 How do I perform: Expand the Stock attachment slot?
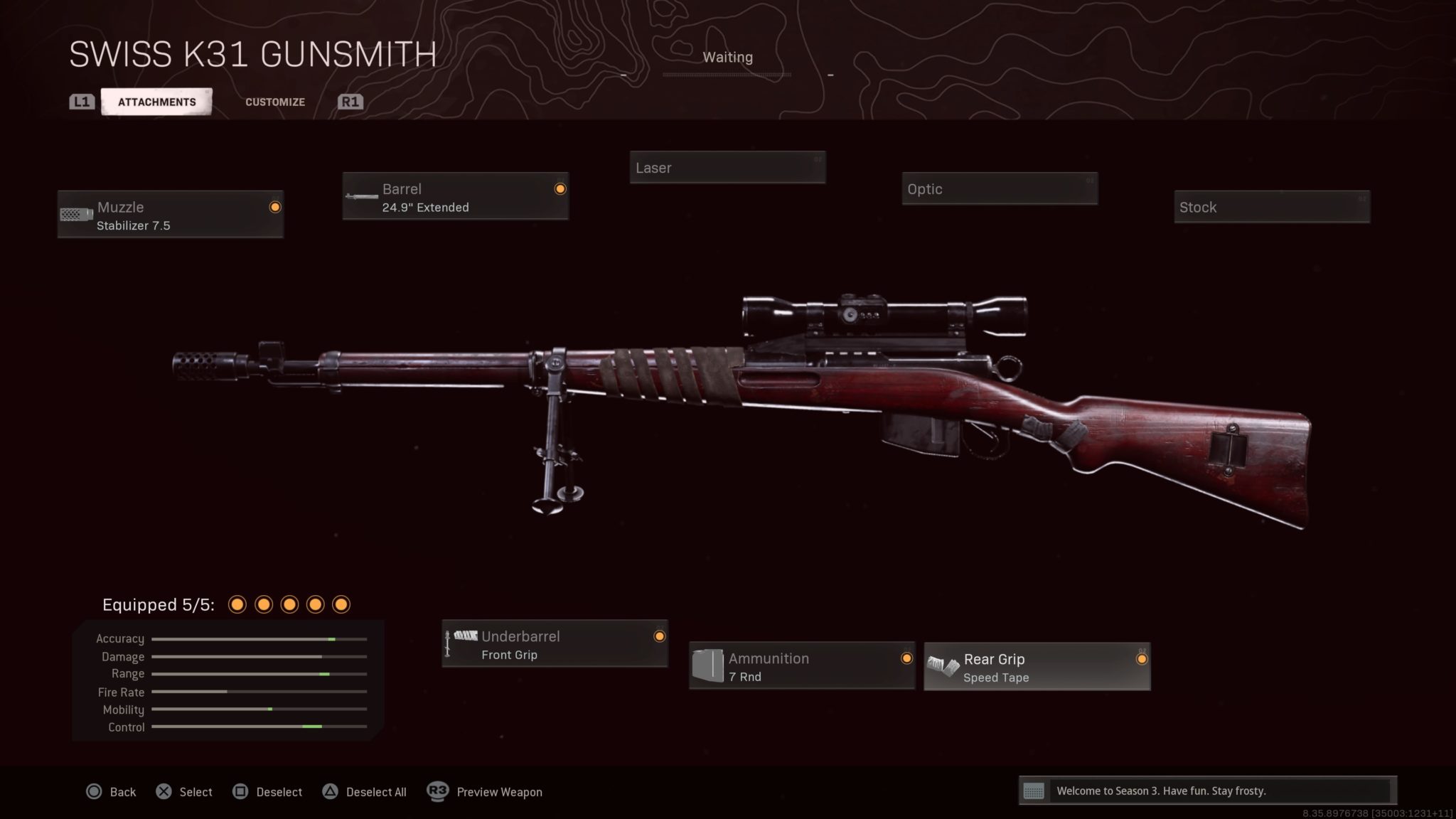(1272, 207)
